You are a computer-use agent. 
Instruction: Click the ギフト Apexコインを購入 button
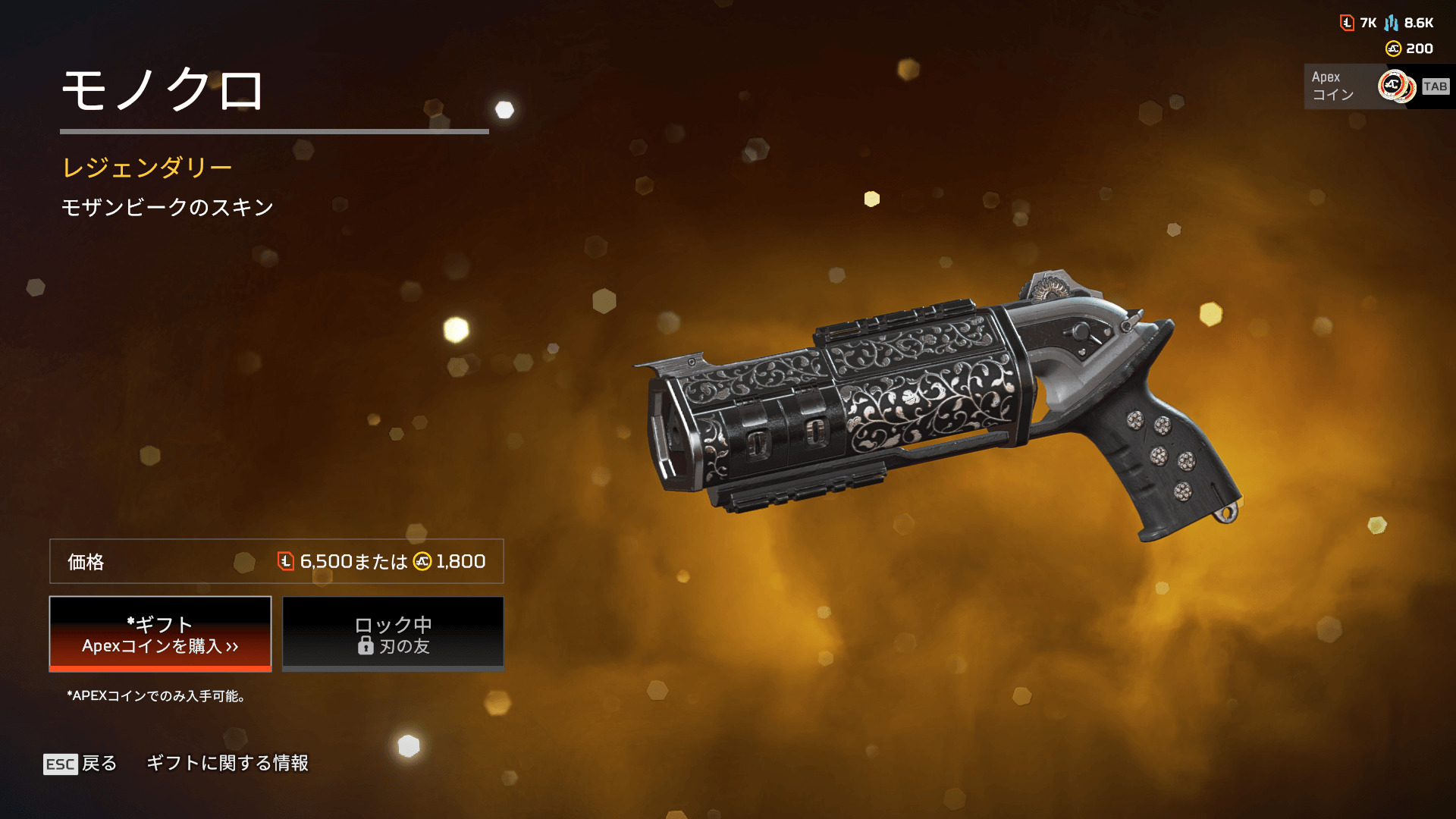160,634
